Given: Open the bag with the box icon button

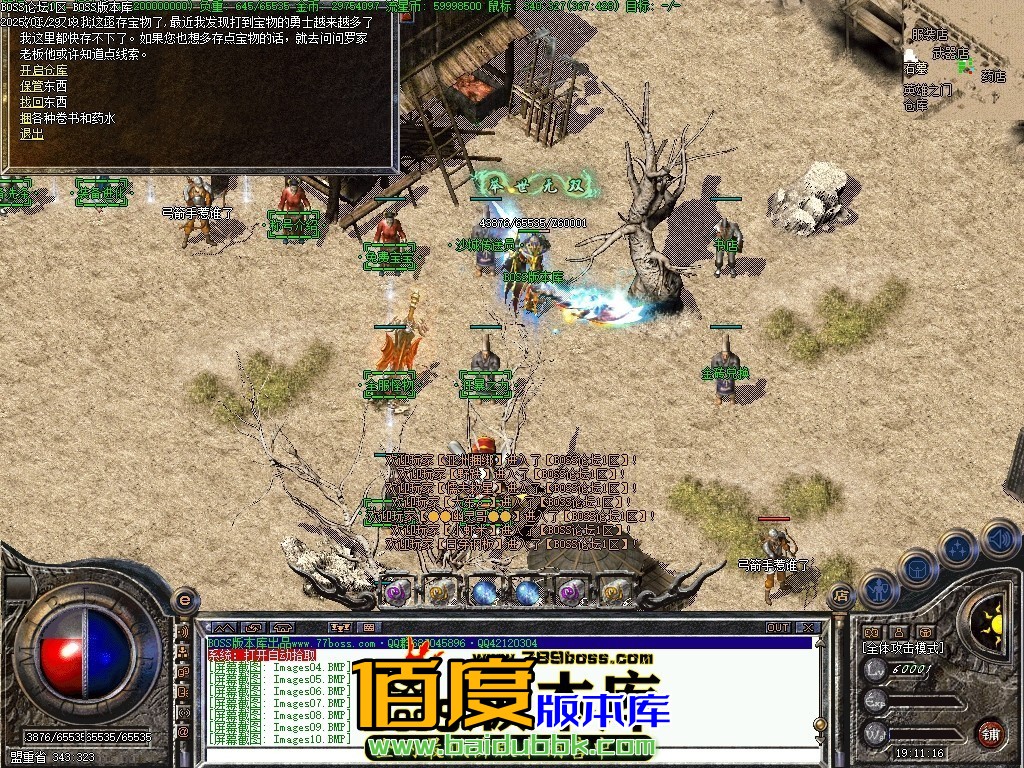Looking at the screenshot, I should tap(917, 568).
